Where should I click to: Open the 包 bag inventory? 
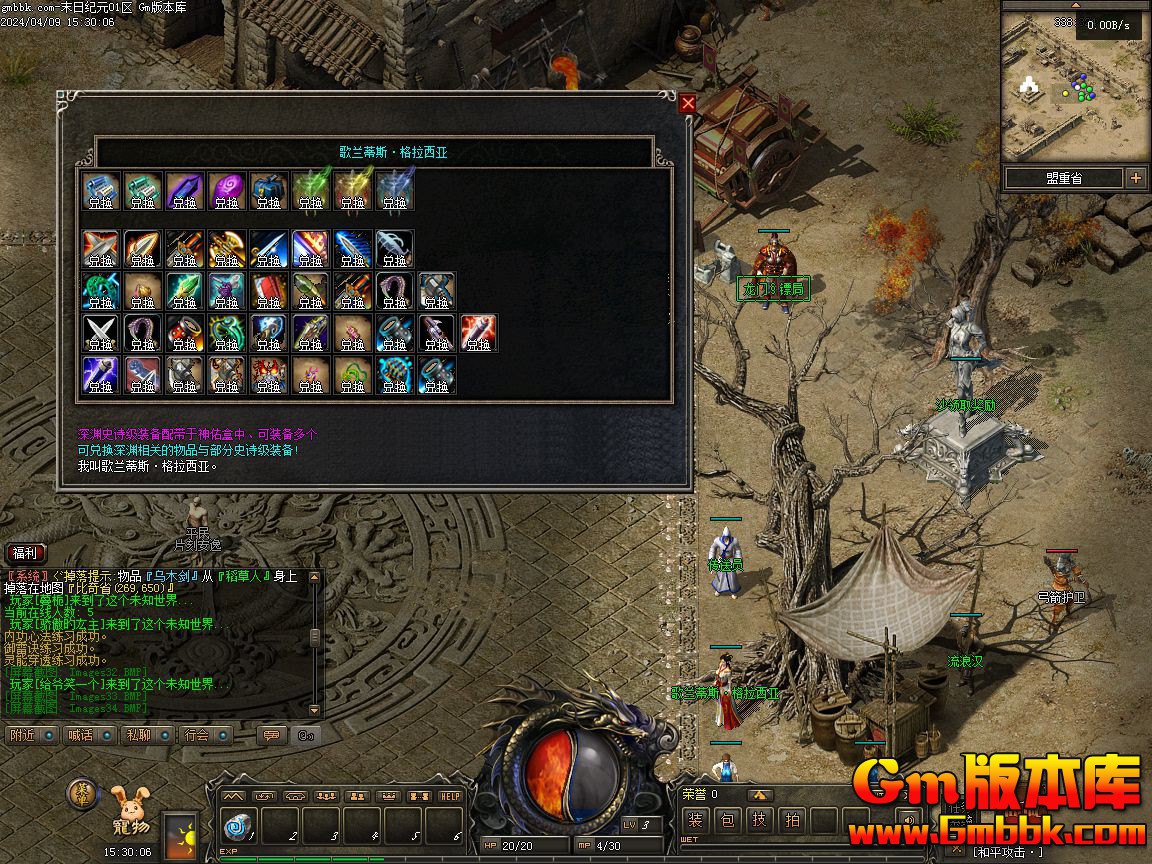point(728,821)
